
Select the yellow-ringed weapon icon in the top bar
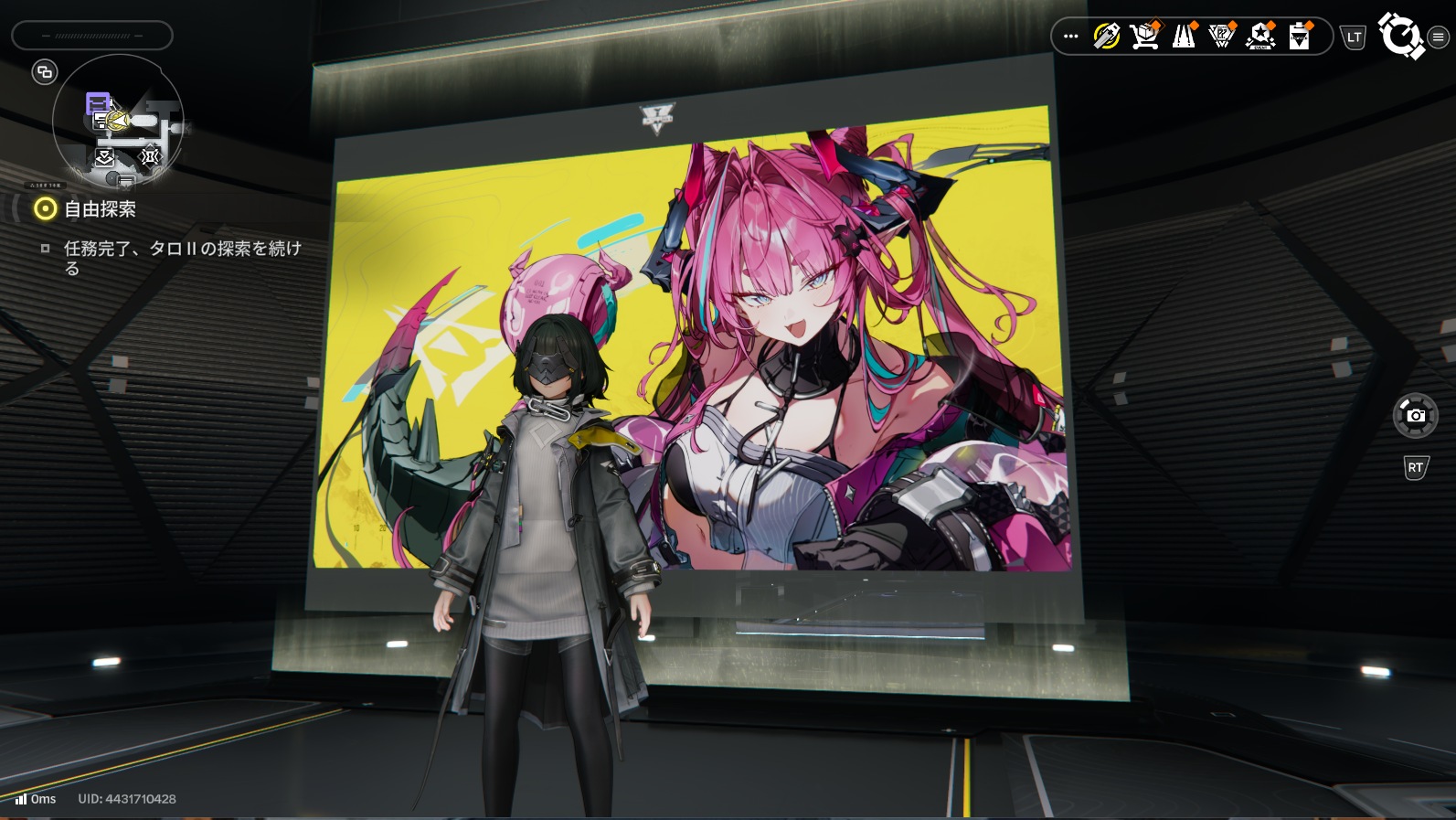coord(1106,37)
